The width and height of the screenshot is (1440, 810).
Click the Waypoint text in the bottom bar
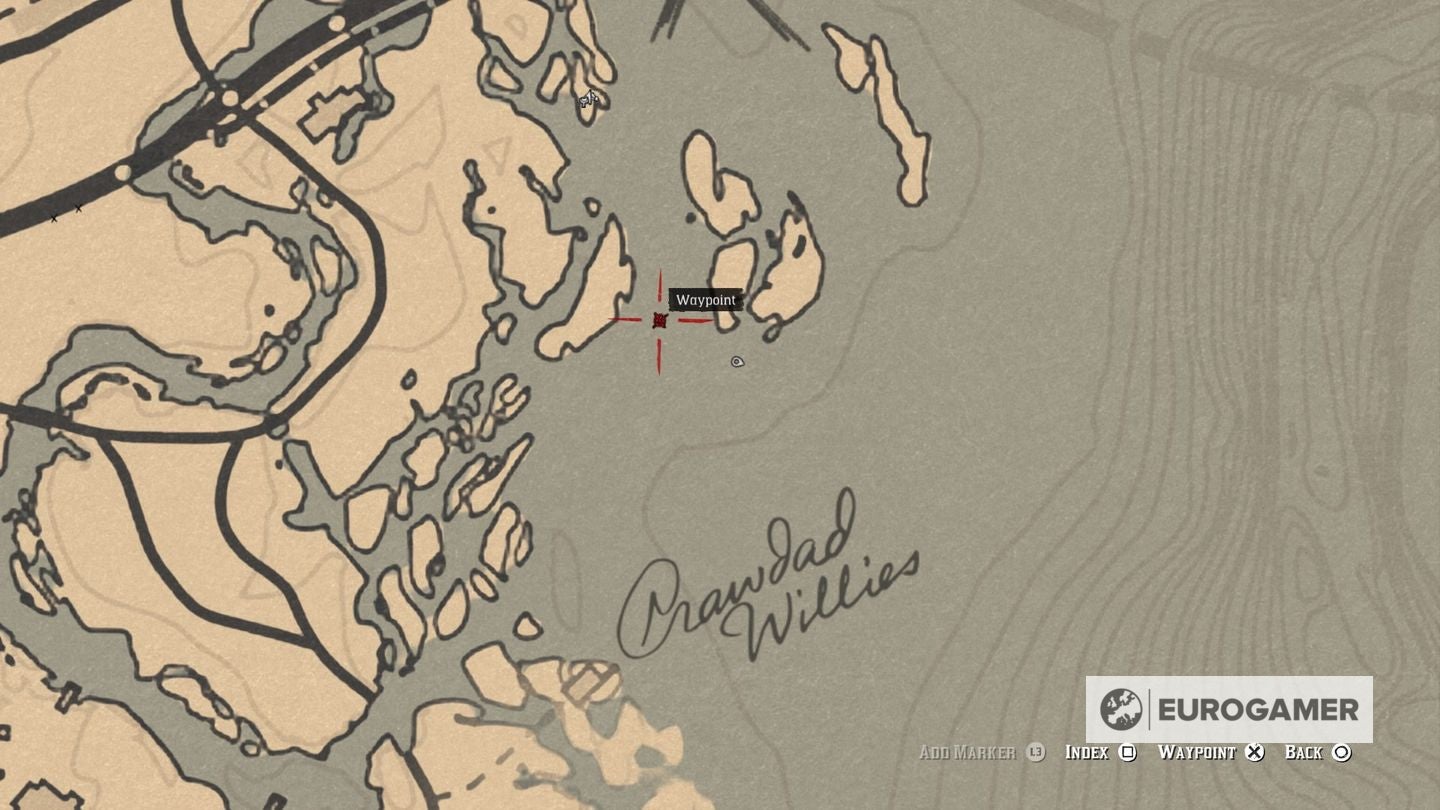(x=1198, y=752)
